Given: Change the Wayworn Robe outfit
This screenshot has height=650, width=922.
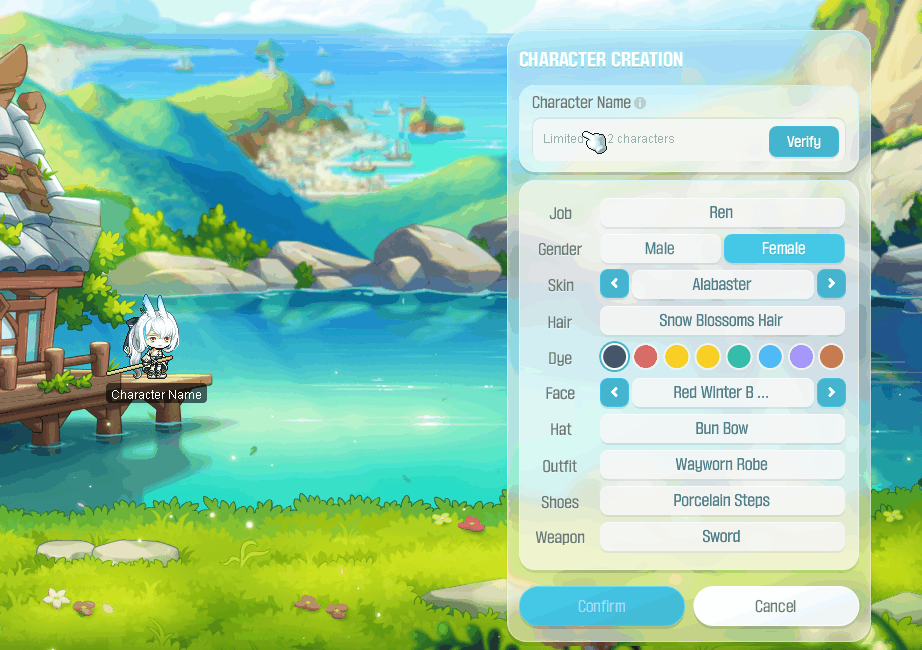Looking at the screenshot, I should 721,464.
